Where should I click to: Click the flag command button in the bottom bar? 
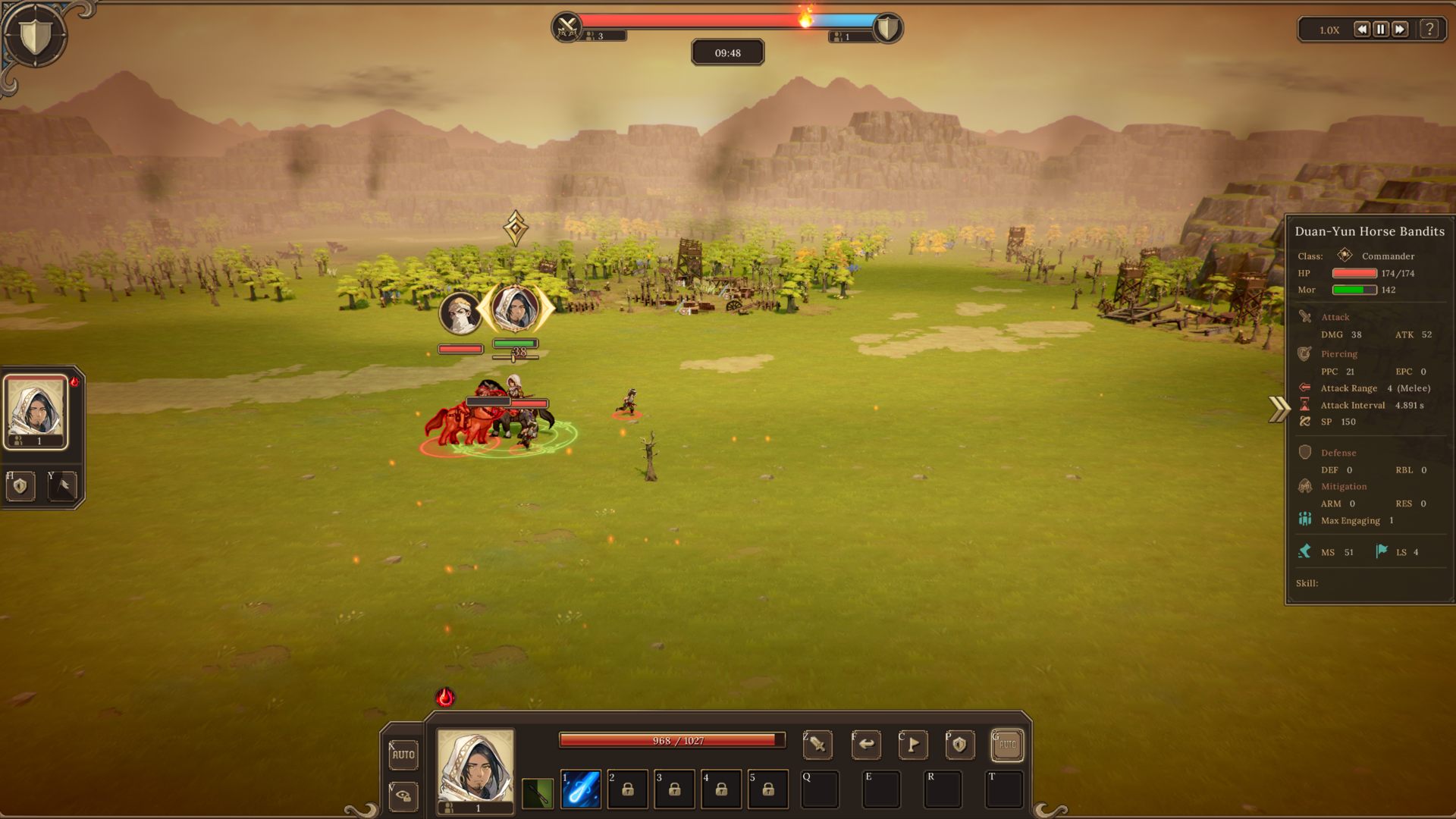tap(913, 745)
